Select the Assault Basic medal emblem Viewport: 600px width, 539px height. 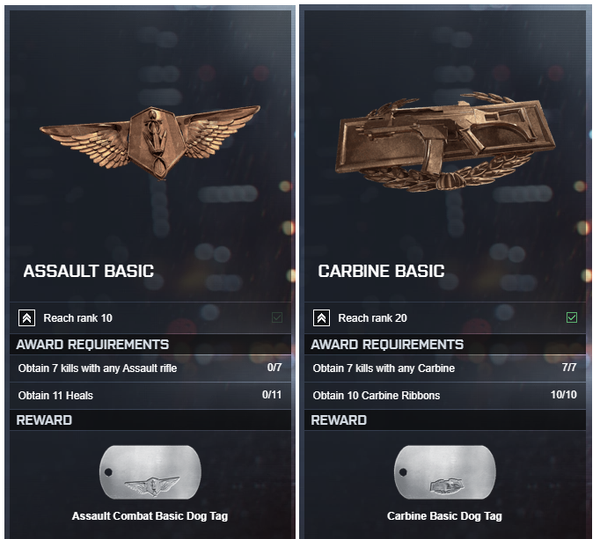point(149,138)
